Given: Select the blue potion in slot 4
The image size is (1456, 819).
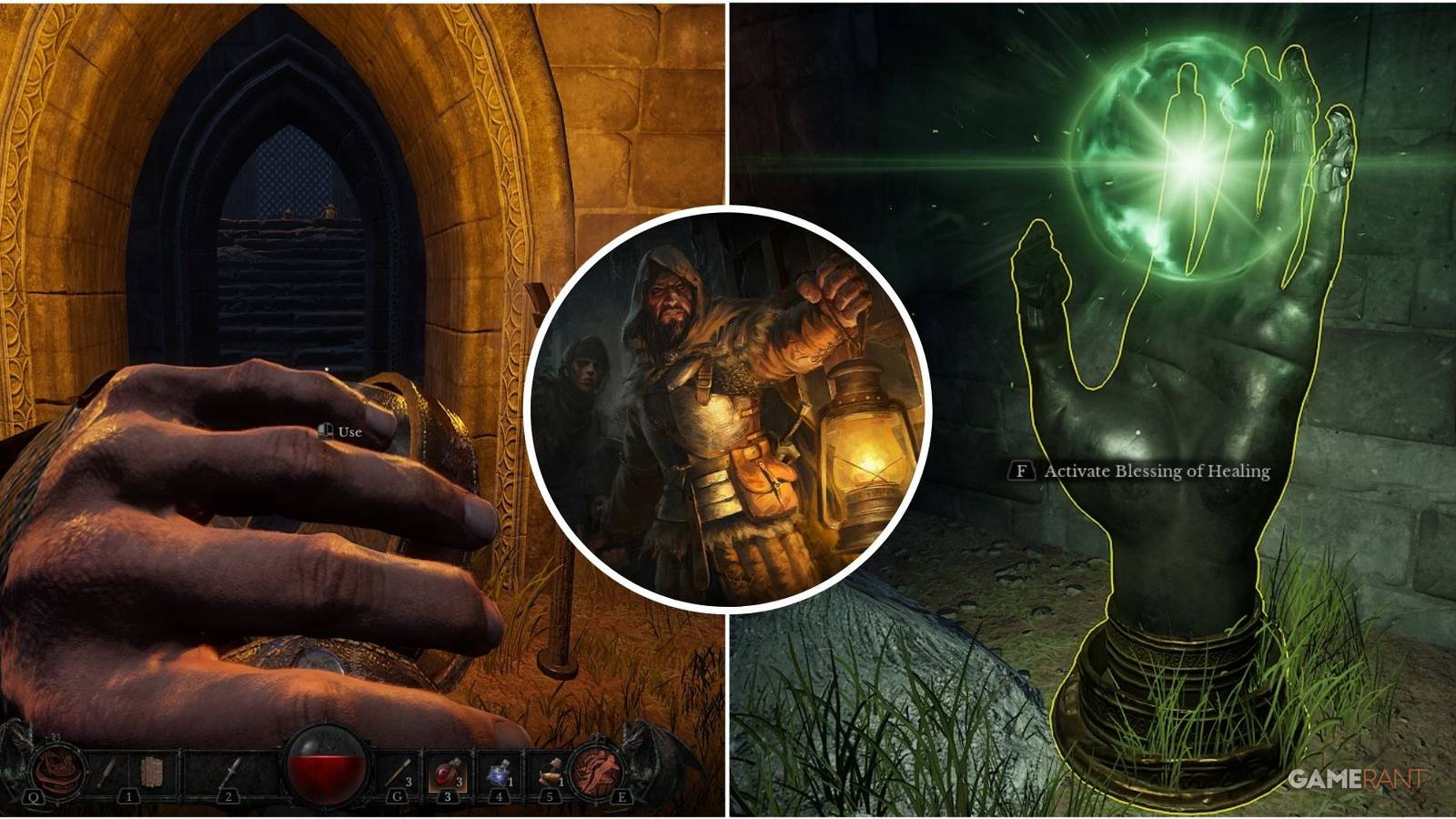Looking at the screenshot, I should click(500, 769).
